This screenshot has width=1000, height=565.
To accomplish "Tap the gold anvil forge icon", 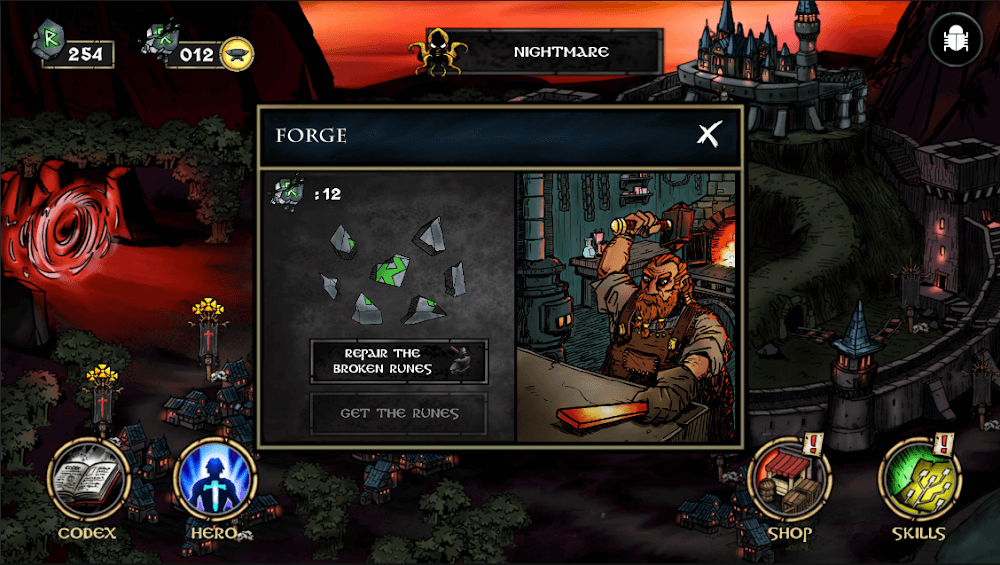I will coord(237,52).
